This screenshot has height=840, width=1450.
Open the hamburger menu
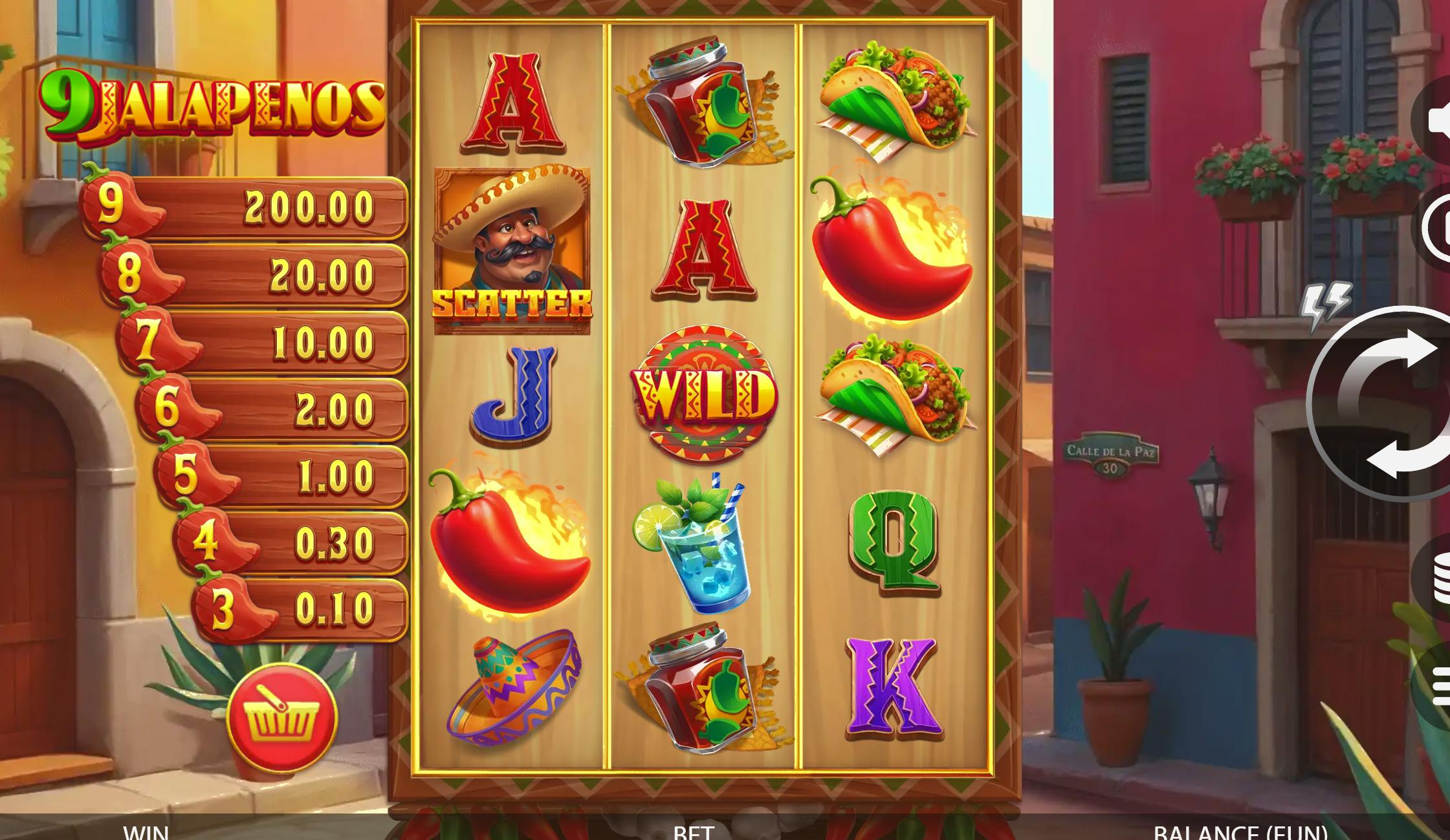click(1440, 686)
